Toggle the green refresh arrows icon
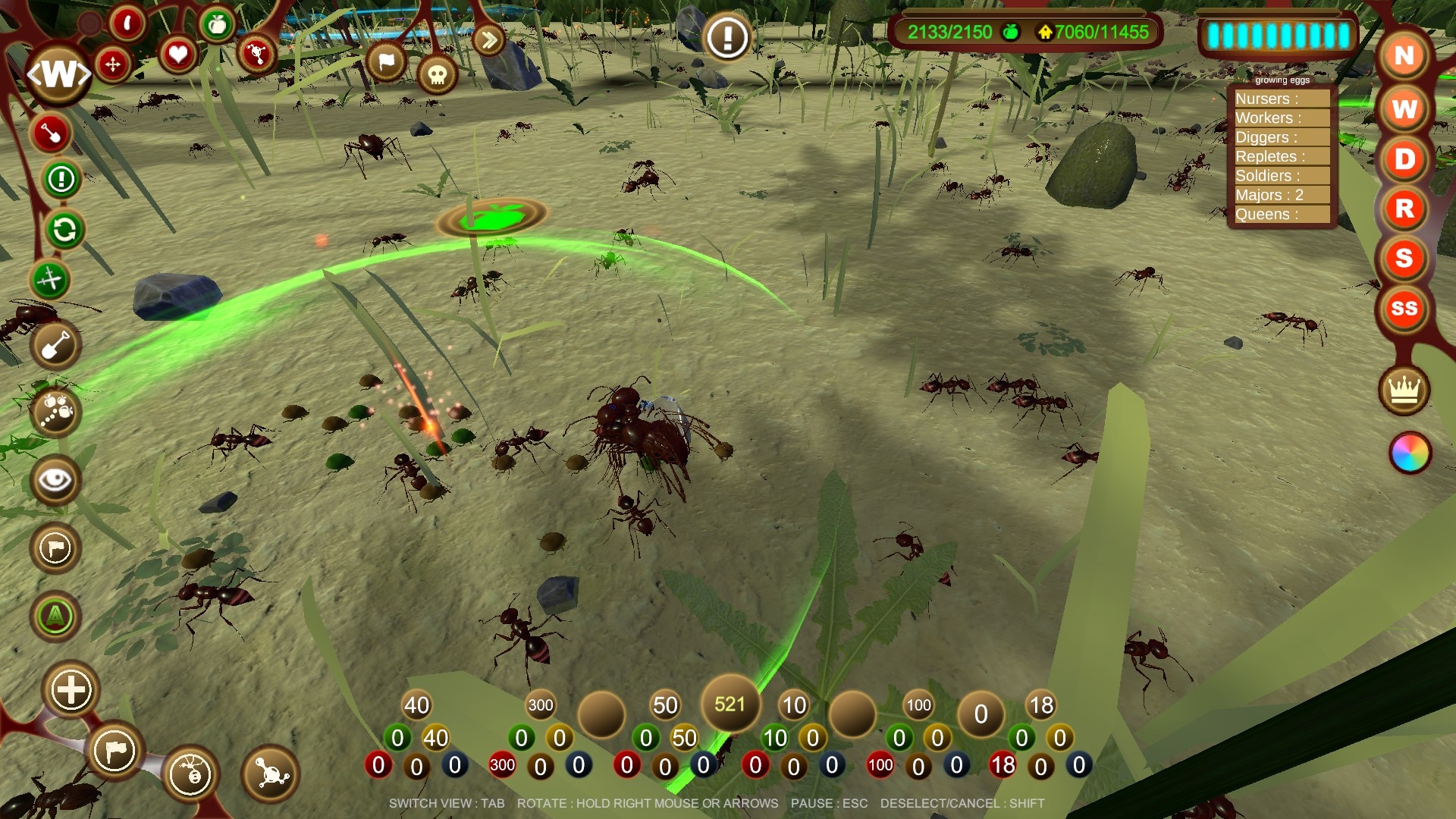1456x819 pixels. point(64,230)
